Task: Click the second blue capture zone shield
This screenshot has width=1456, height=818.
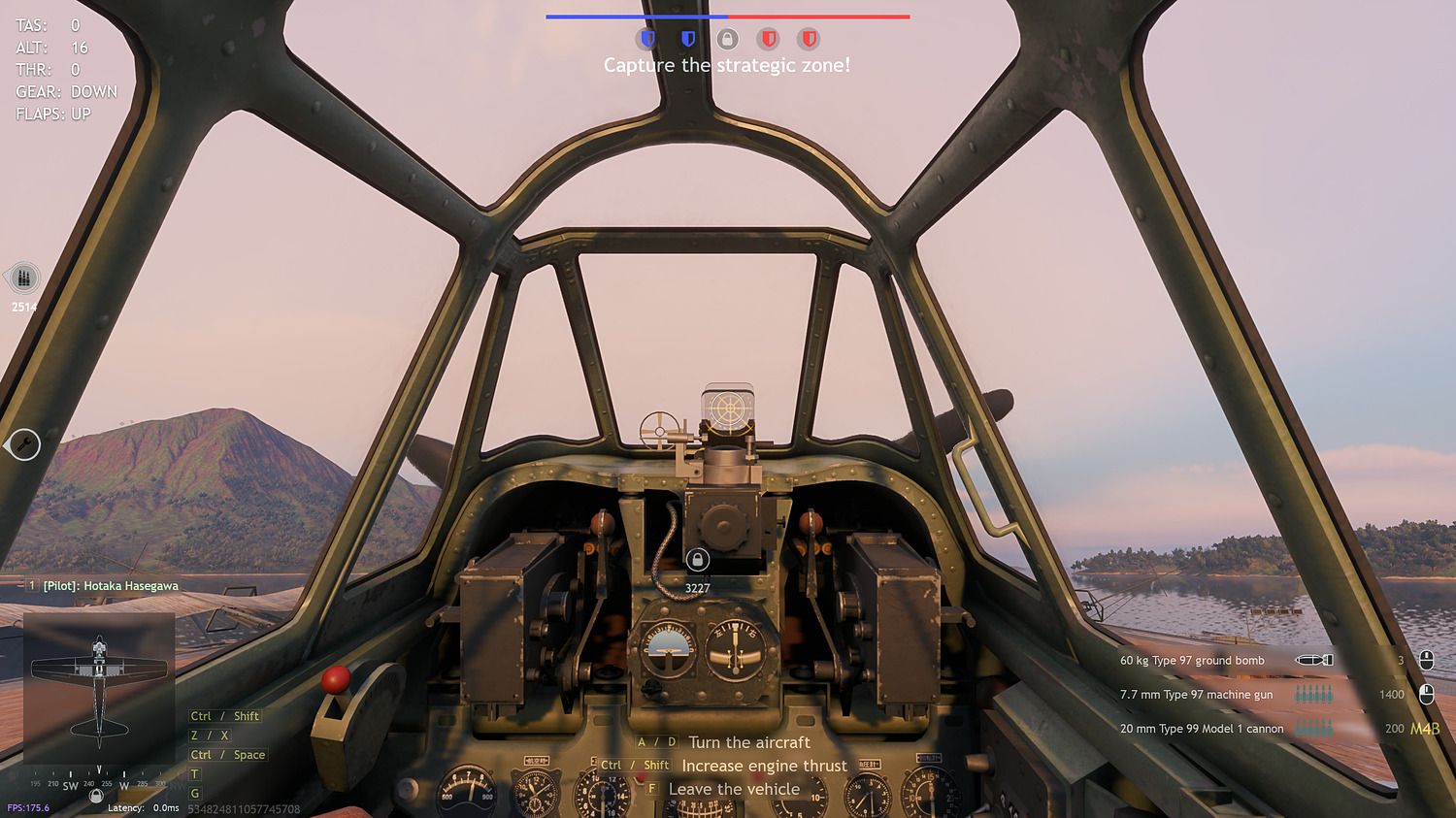Action: point(687,39)
